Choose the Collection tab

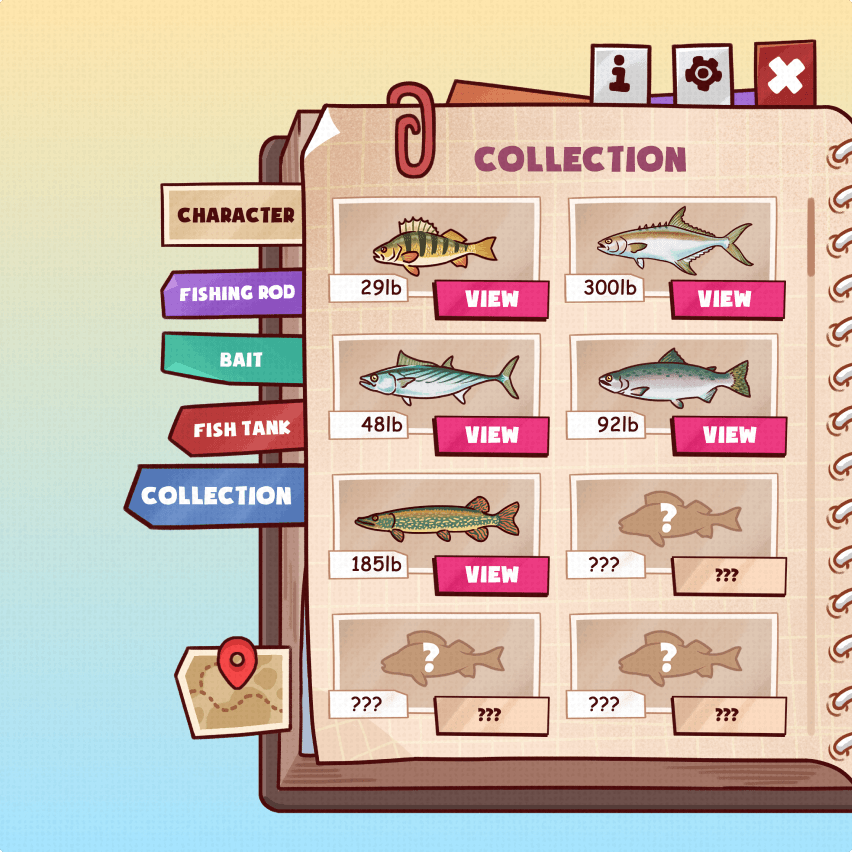(x=217, y=496)
